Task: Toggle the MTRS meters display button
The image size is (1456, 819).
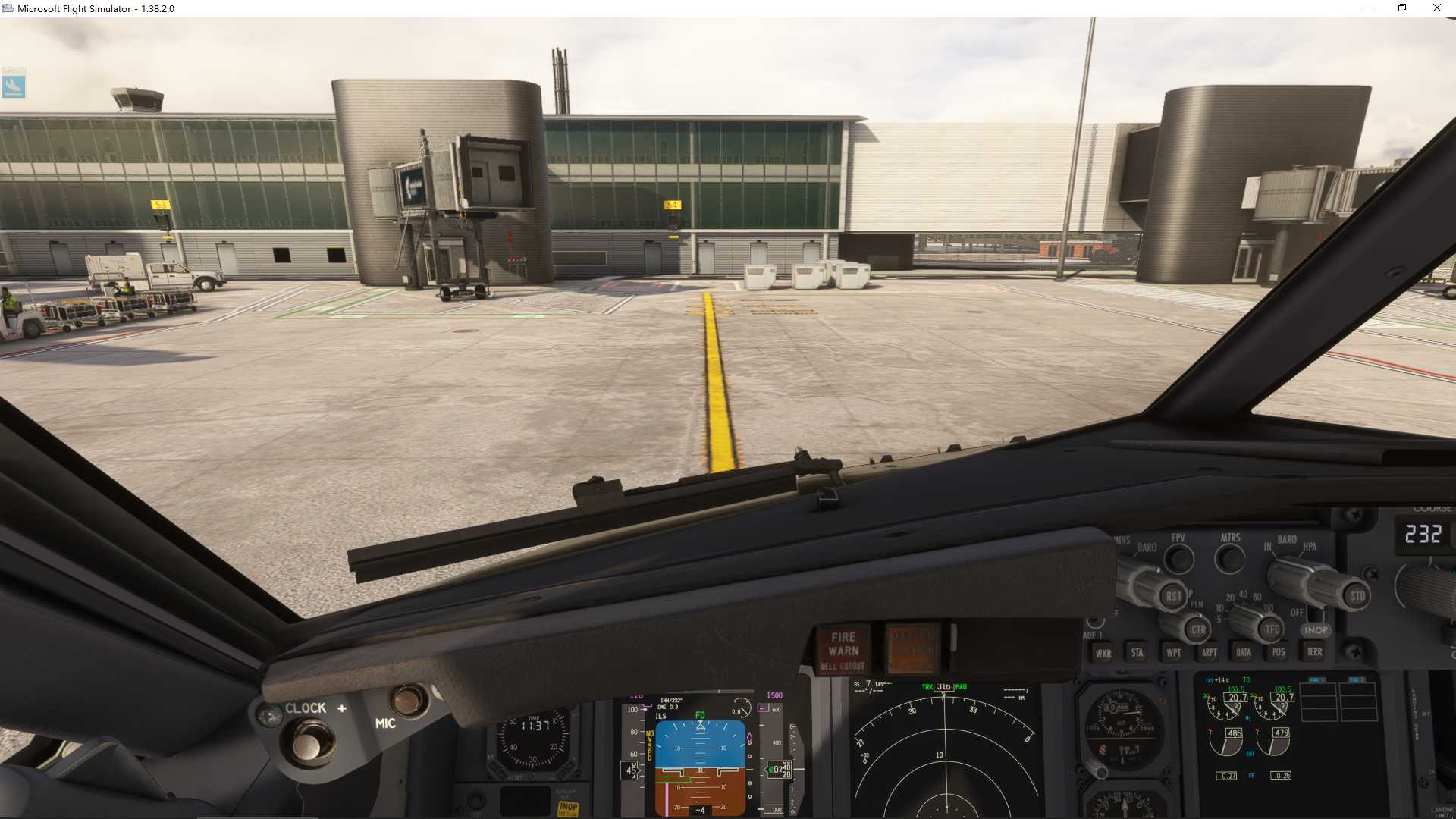Action: point(1231,559)
